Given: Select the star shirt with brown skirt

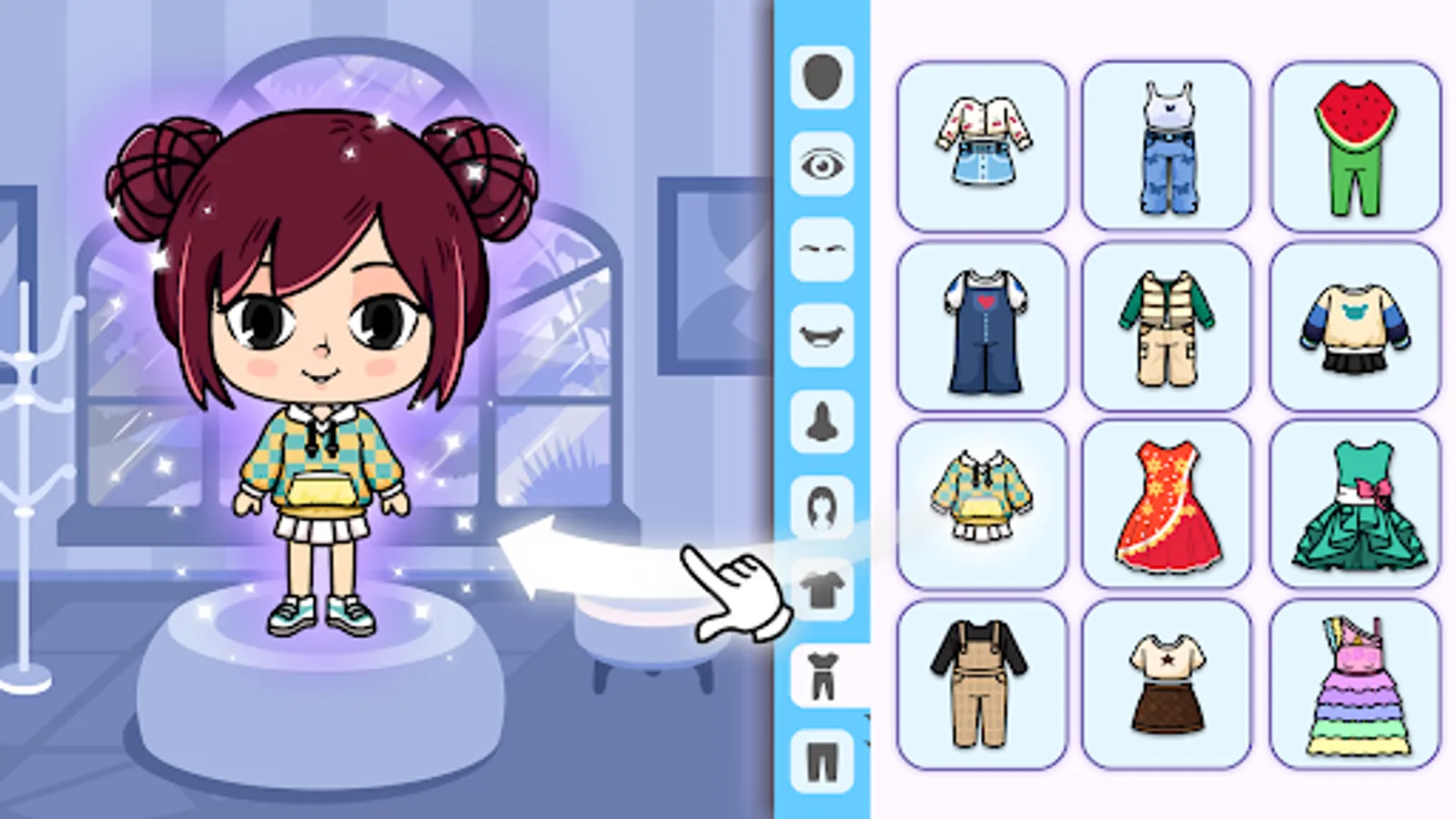Looking at the screenshot, I should 1168,682.
